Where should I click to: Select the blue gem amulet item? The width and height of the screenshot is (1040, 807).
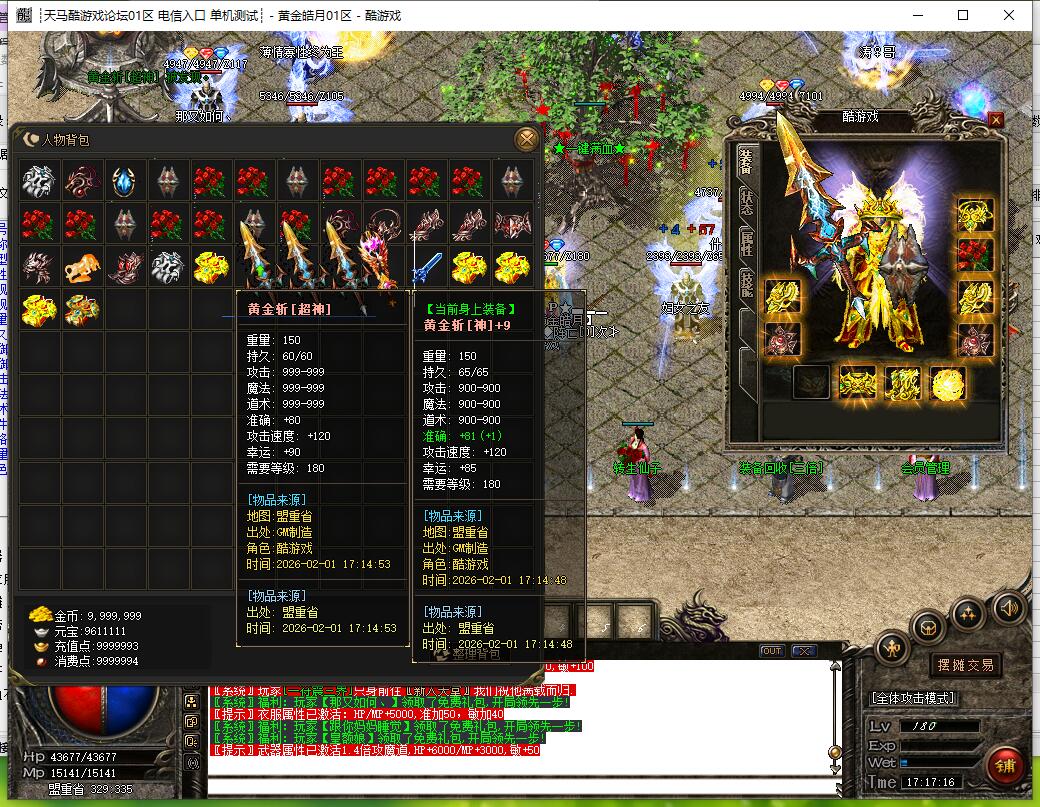(124, 181)
